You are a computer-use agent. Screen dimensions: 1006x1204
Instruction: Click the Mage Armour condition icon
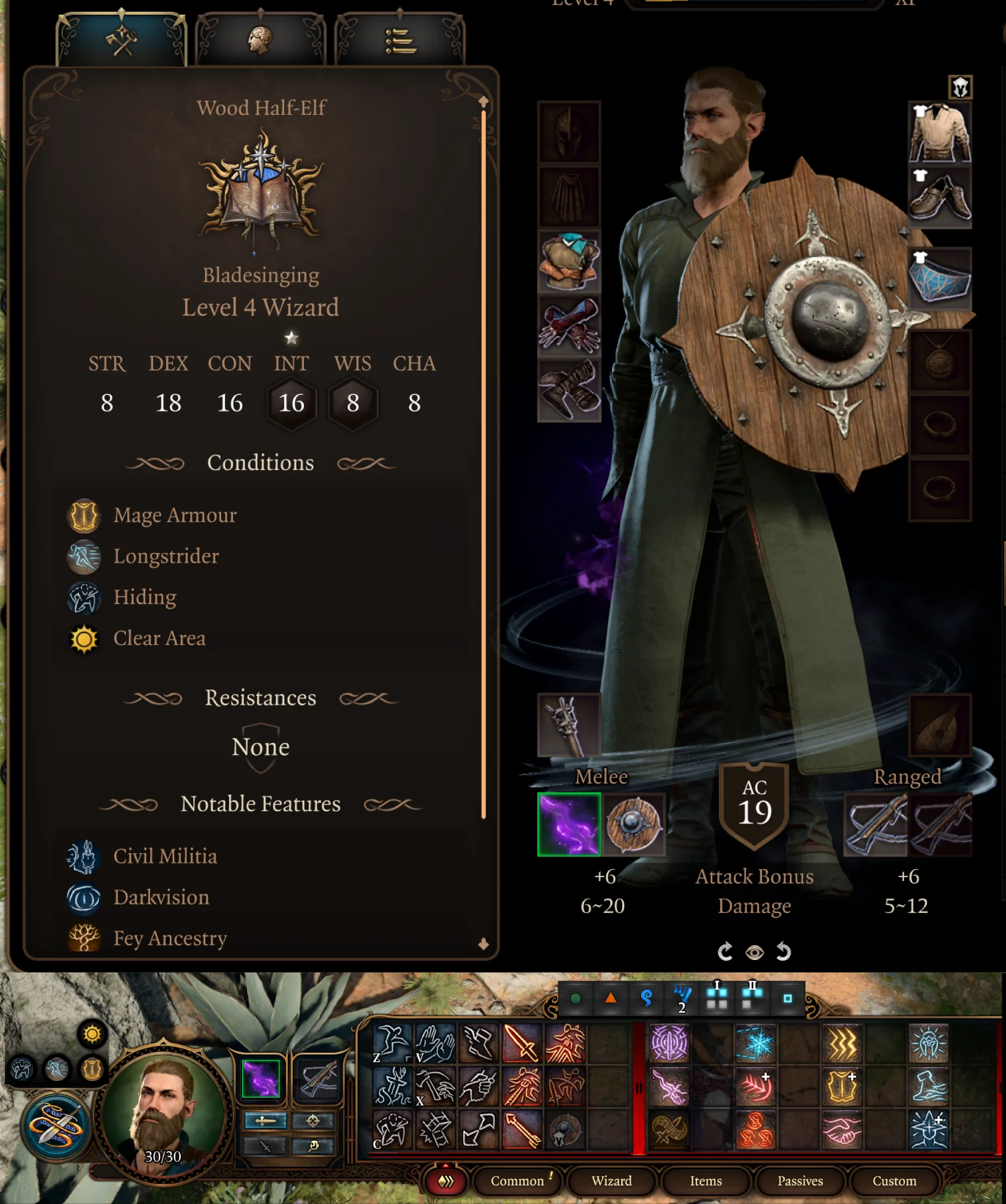click(x=84, y=515)
